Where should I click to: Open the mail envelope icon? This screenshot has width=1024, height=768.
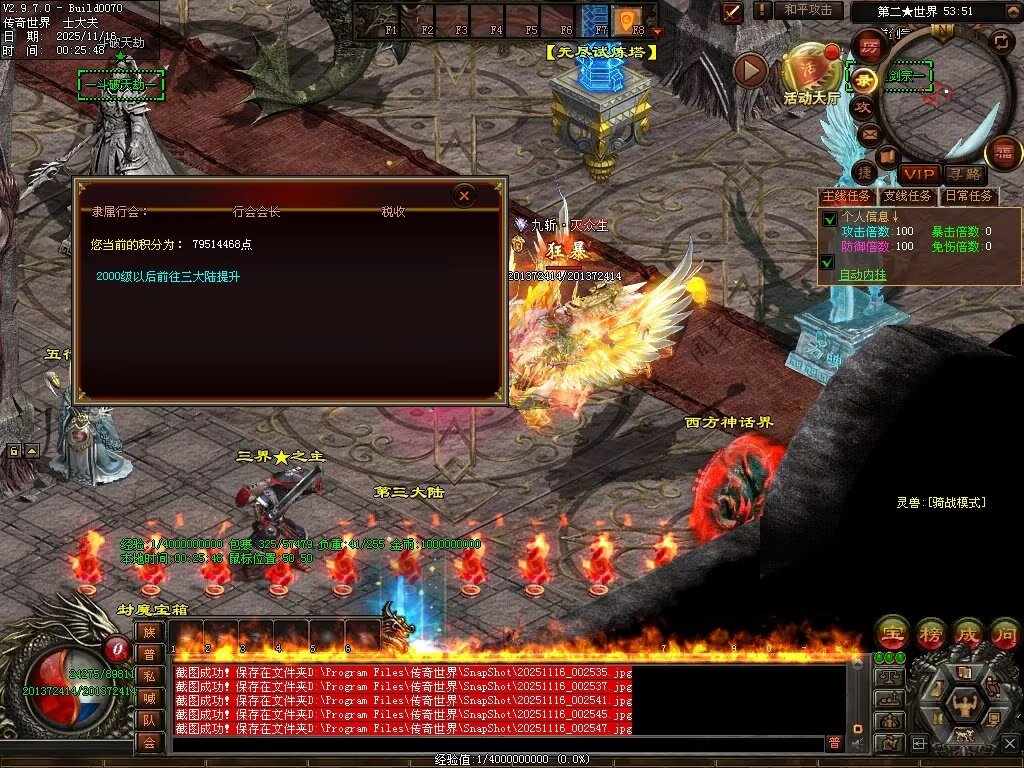869,133
